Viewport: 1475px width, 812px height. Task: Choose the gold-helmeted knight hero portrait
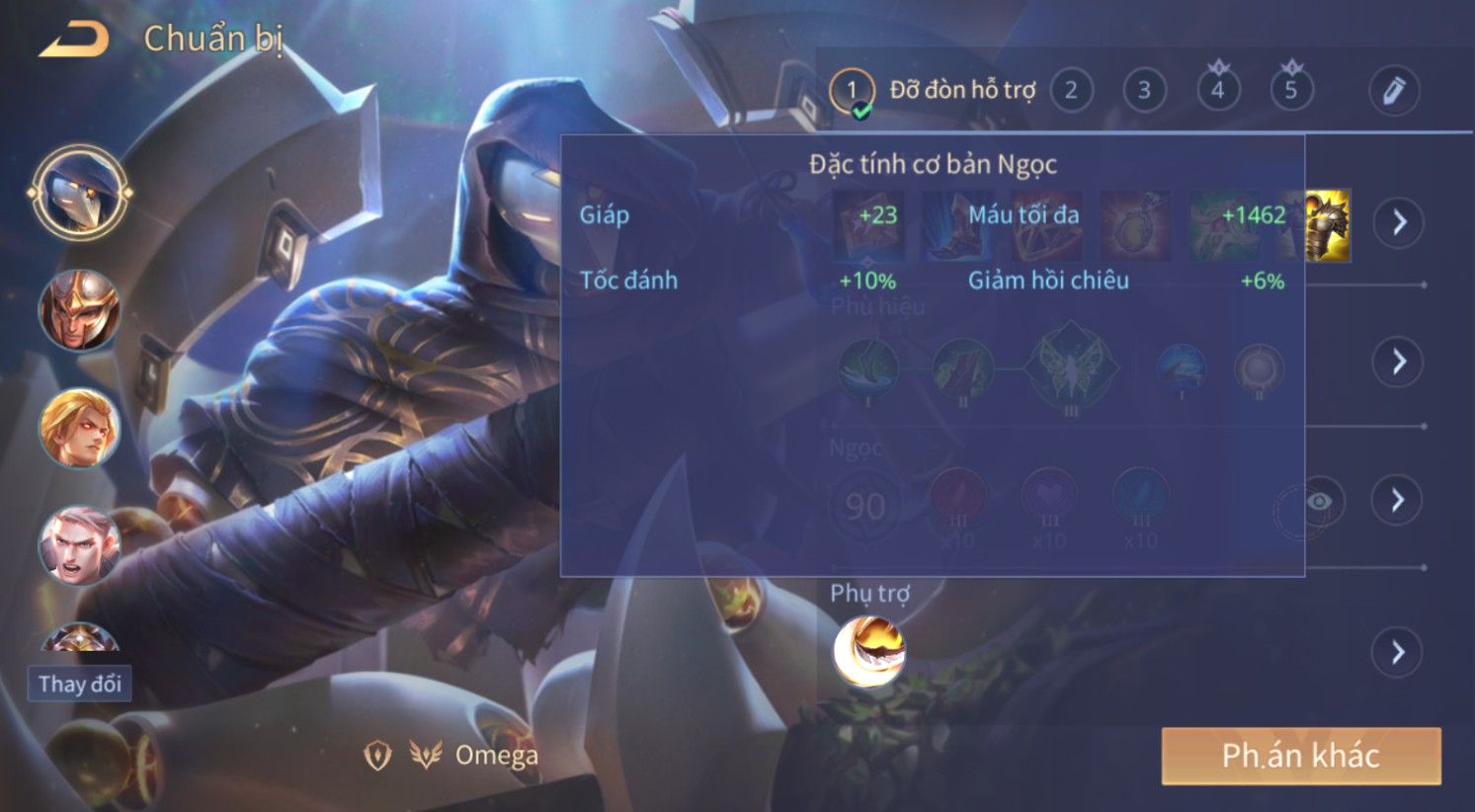tap(79, 310)
